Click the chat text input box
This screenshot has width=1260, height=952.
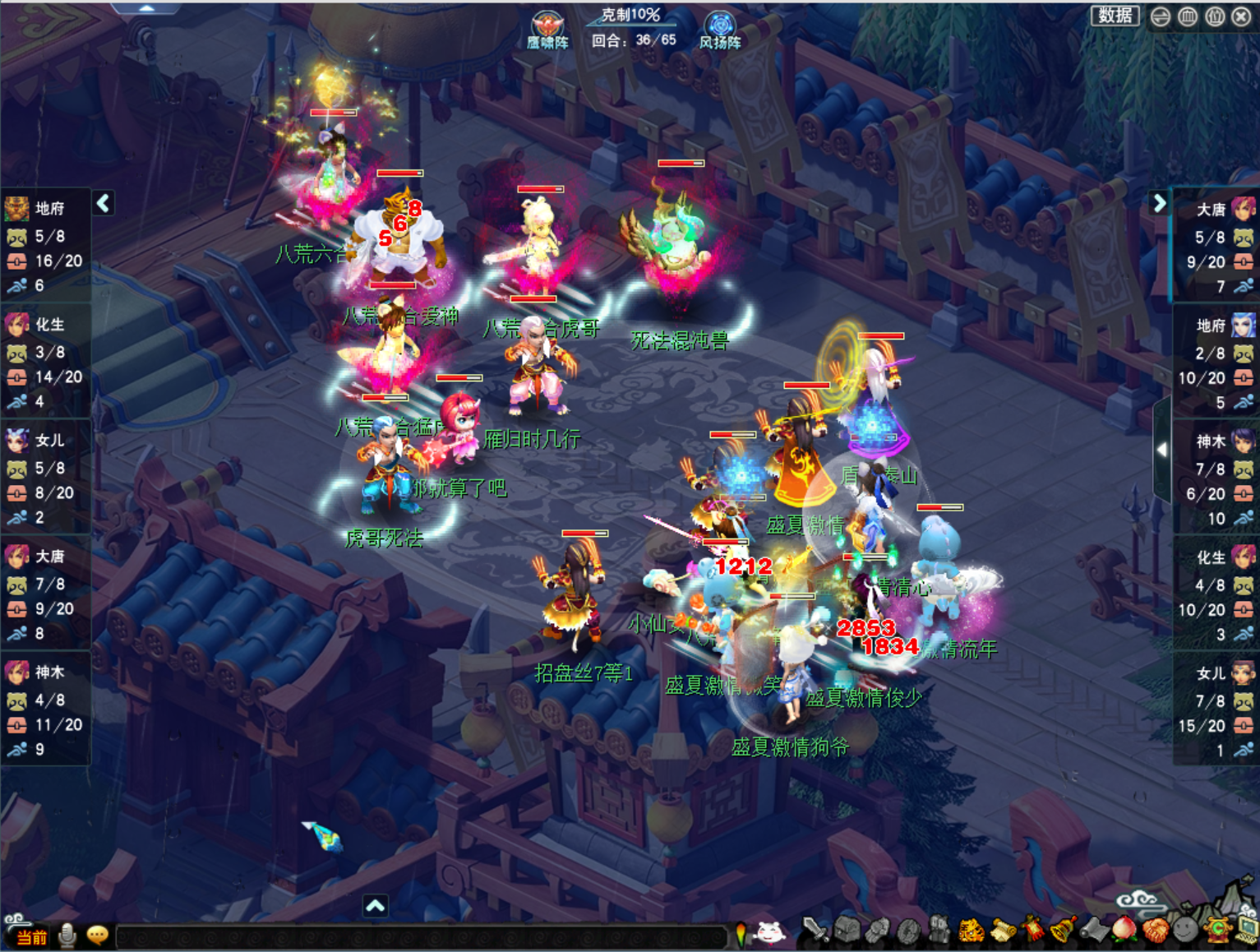pos(419,936)
